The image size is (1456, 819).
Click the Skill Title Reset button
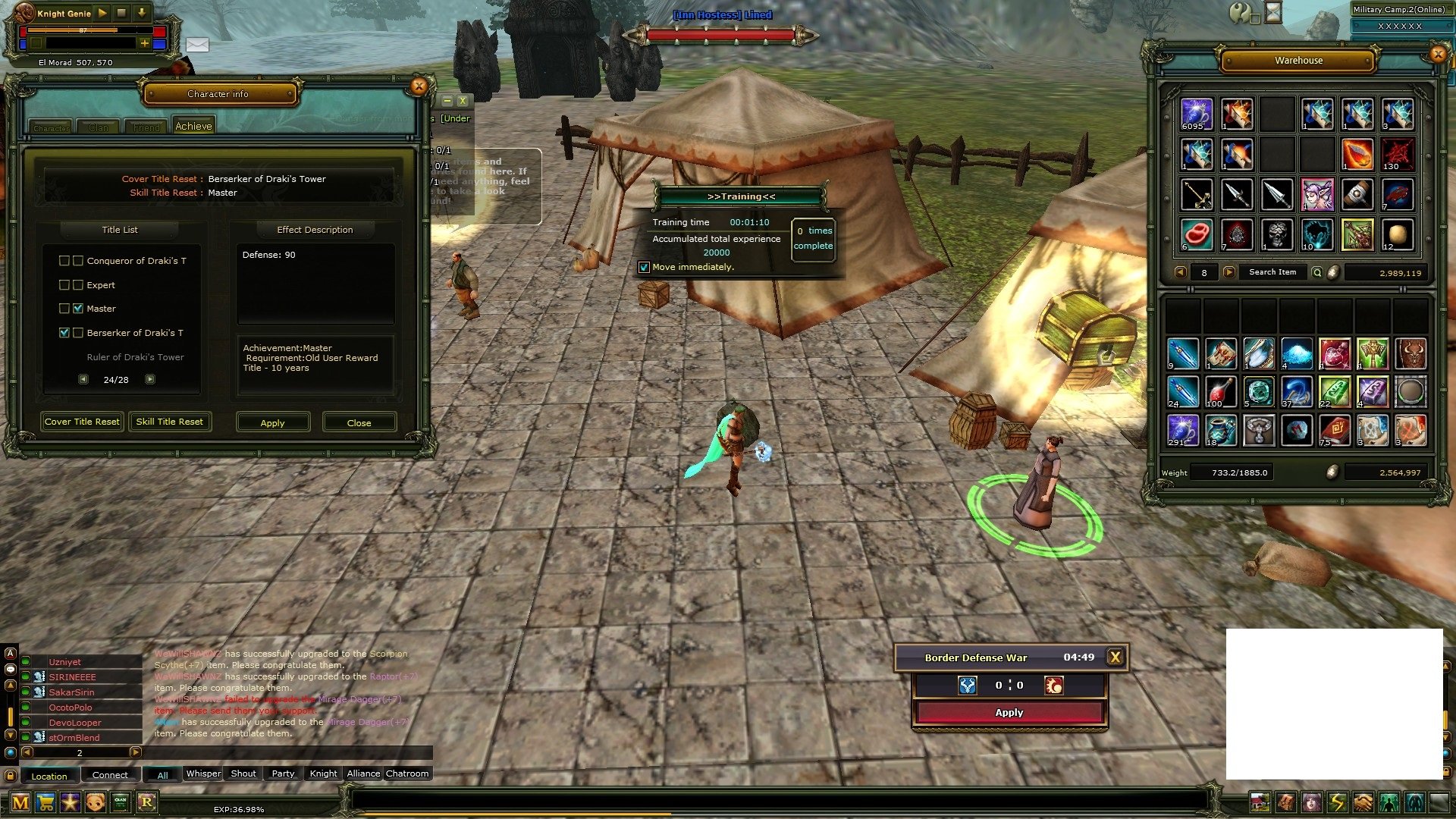(169, 422)
